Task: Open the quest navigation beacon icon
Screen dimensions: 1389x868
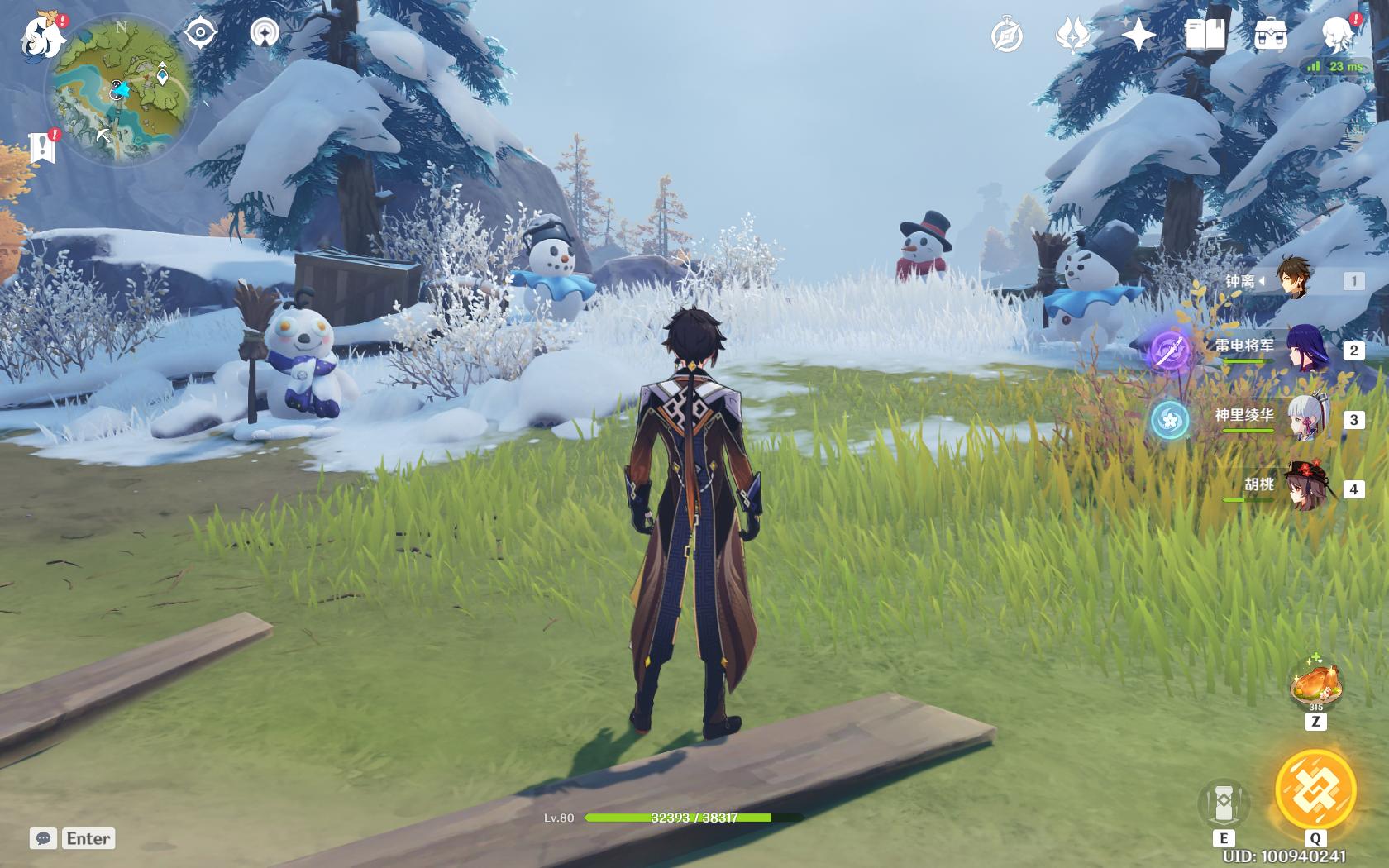Action: pyautogui.click(x=265, y=33)
